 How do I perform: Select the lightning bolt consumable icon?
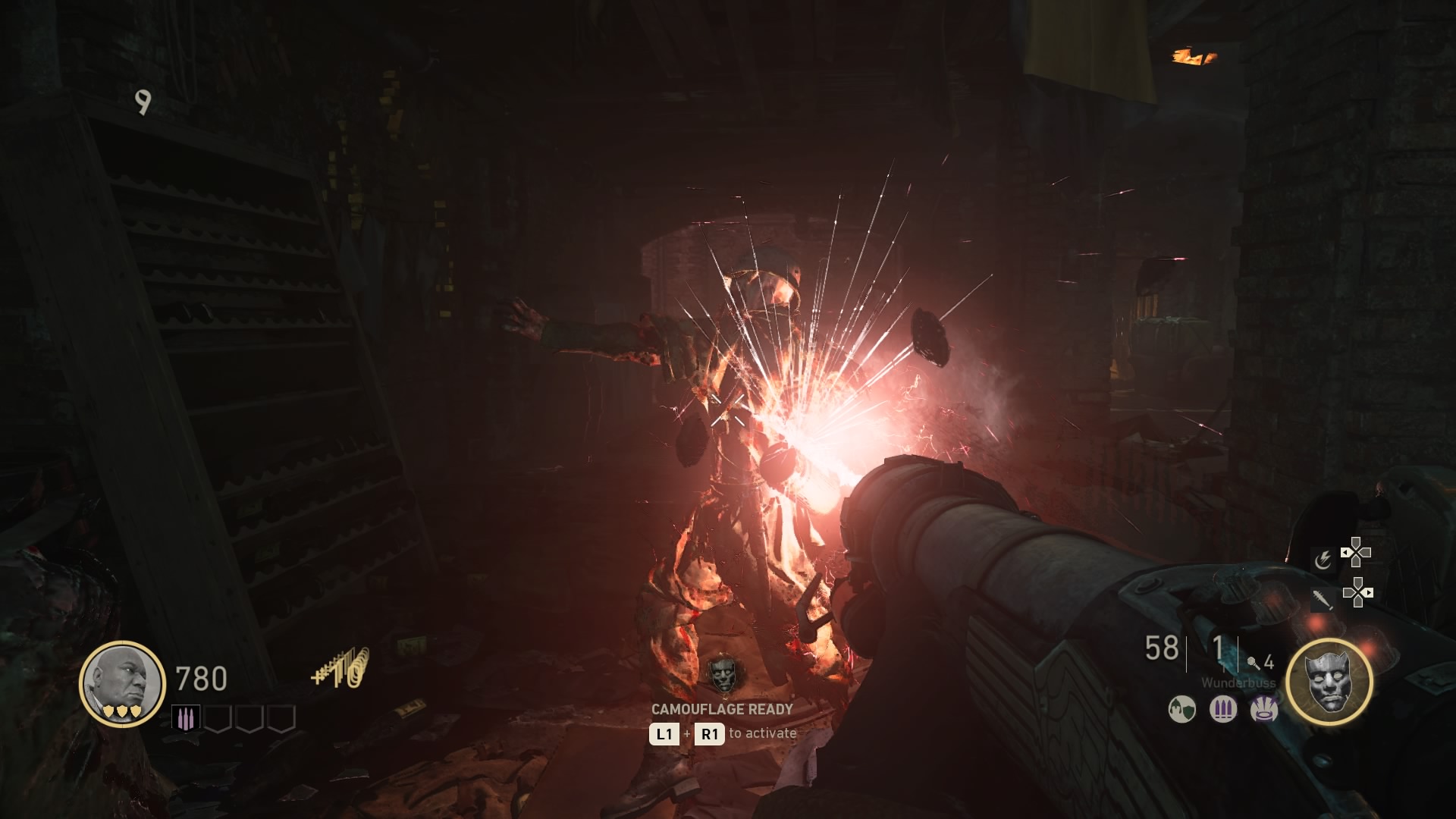click(x=1323, y=560)
